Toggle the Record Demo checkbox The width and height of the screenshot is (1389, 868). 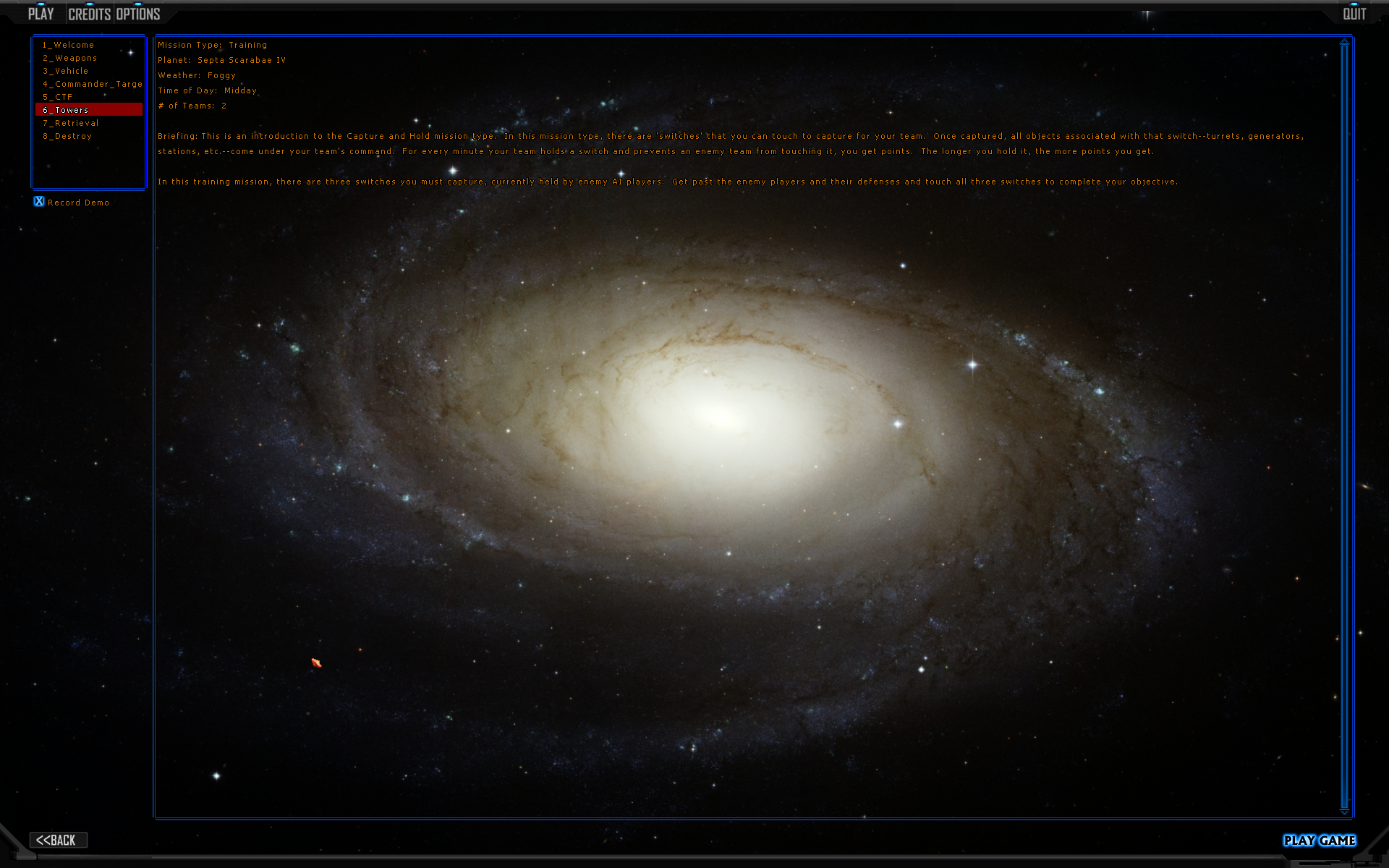pos(39,202)
